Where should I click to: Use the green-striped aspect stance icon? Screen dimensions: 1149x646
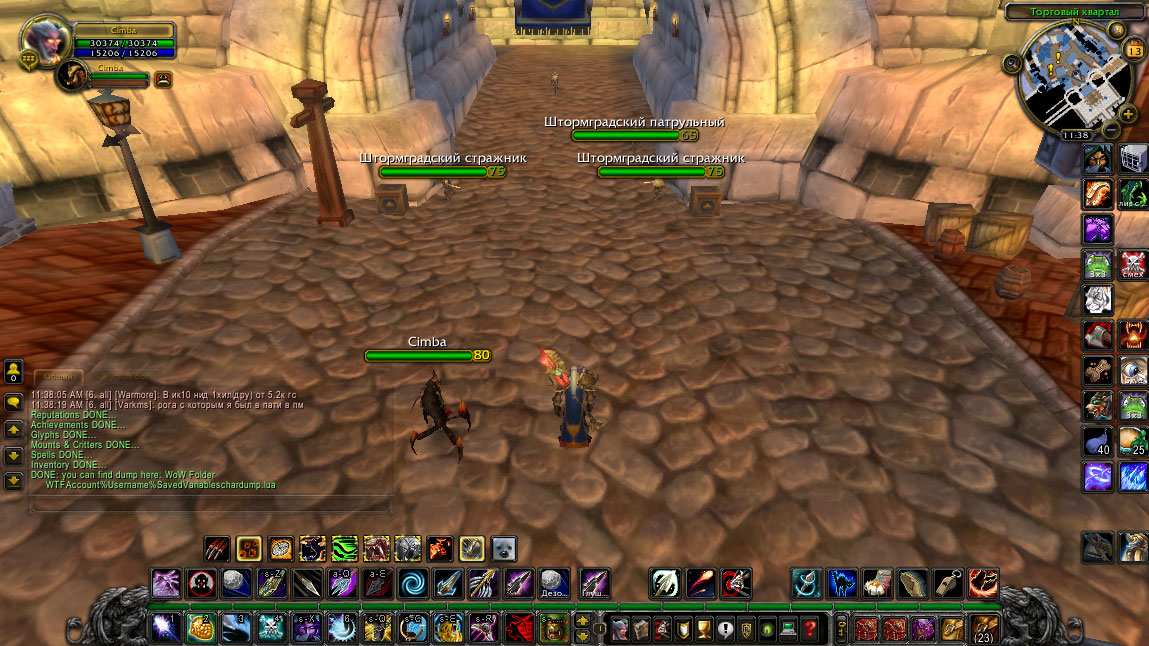[344, 548]
